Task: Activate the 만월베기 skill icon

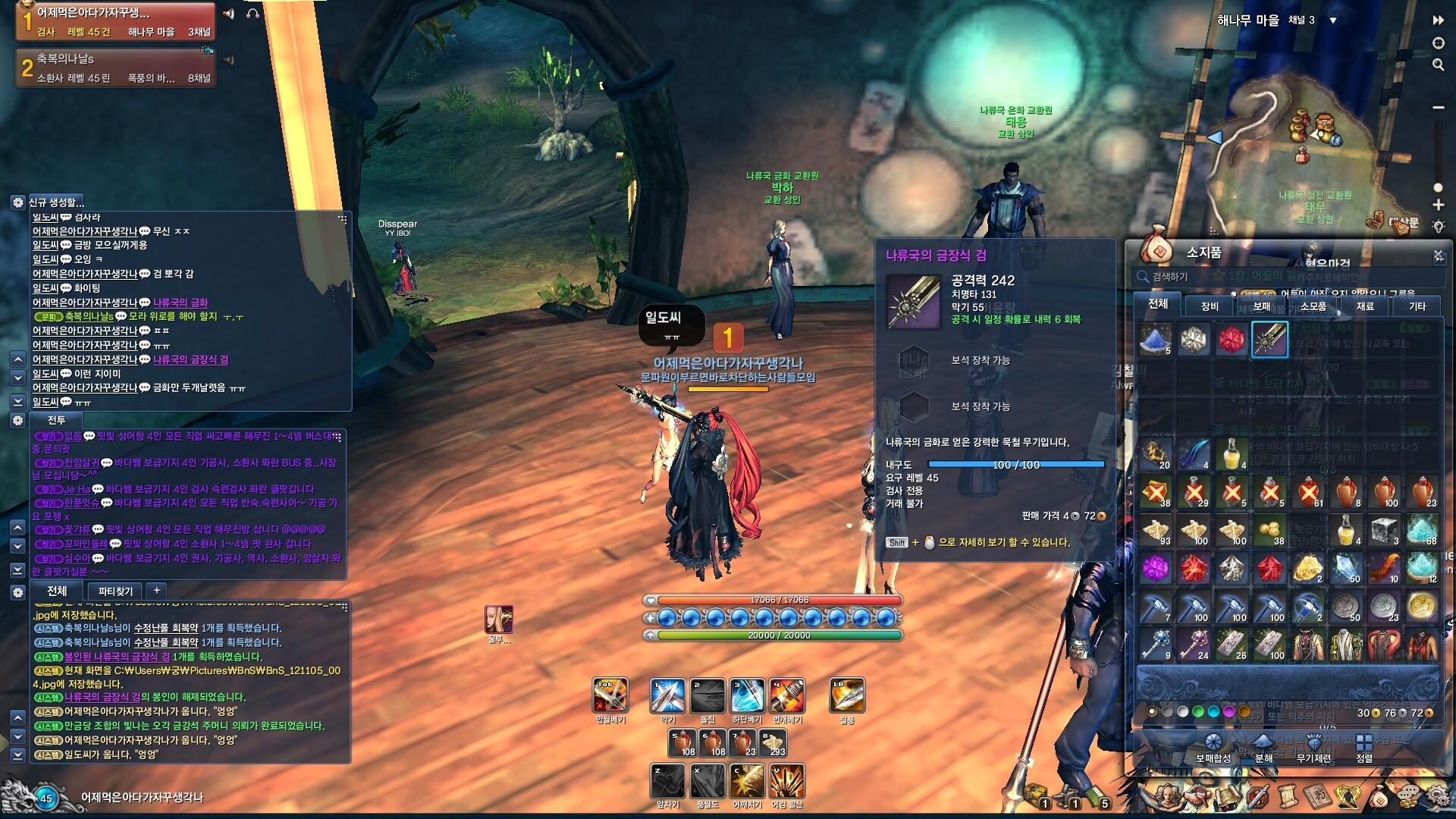Action: click(x=610, y=695)
